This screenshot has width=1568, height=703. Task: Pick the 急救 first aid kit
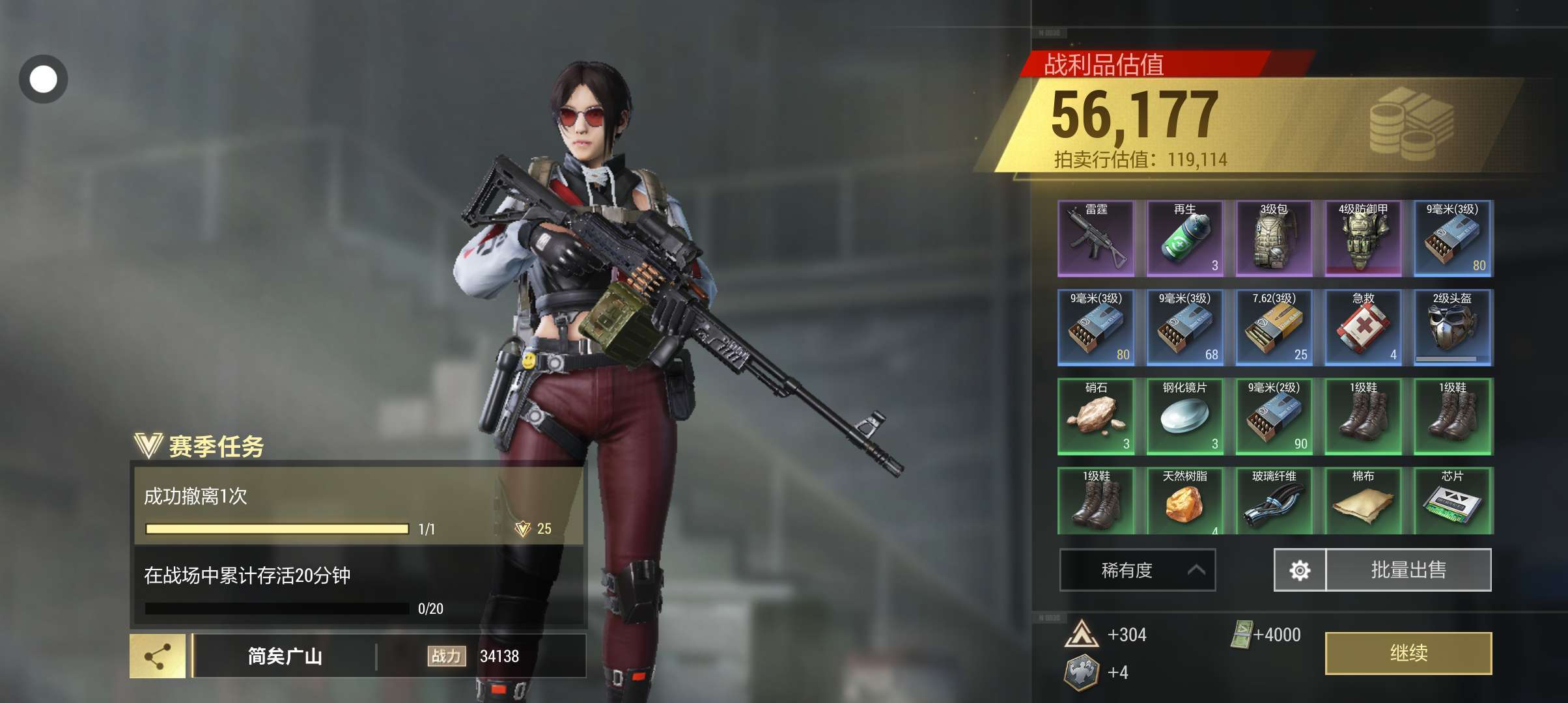pyautogui.click(x=1363, y=327)
